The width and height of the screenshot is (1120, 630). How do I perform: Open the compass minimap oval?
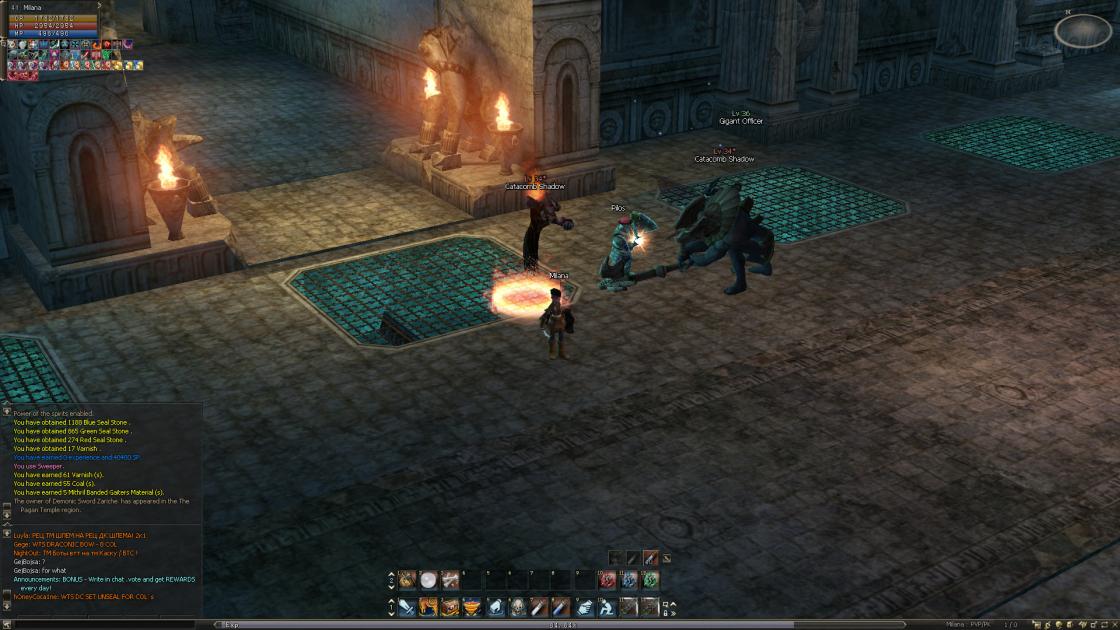pyautogui.click(x=1082, y=31)
